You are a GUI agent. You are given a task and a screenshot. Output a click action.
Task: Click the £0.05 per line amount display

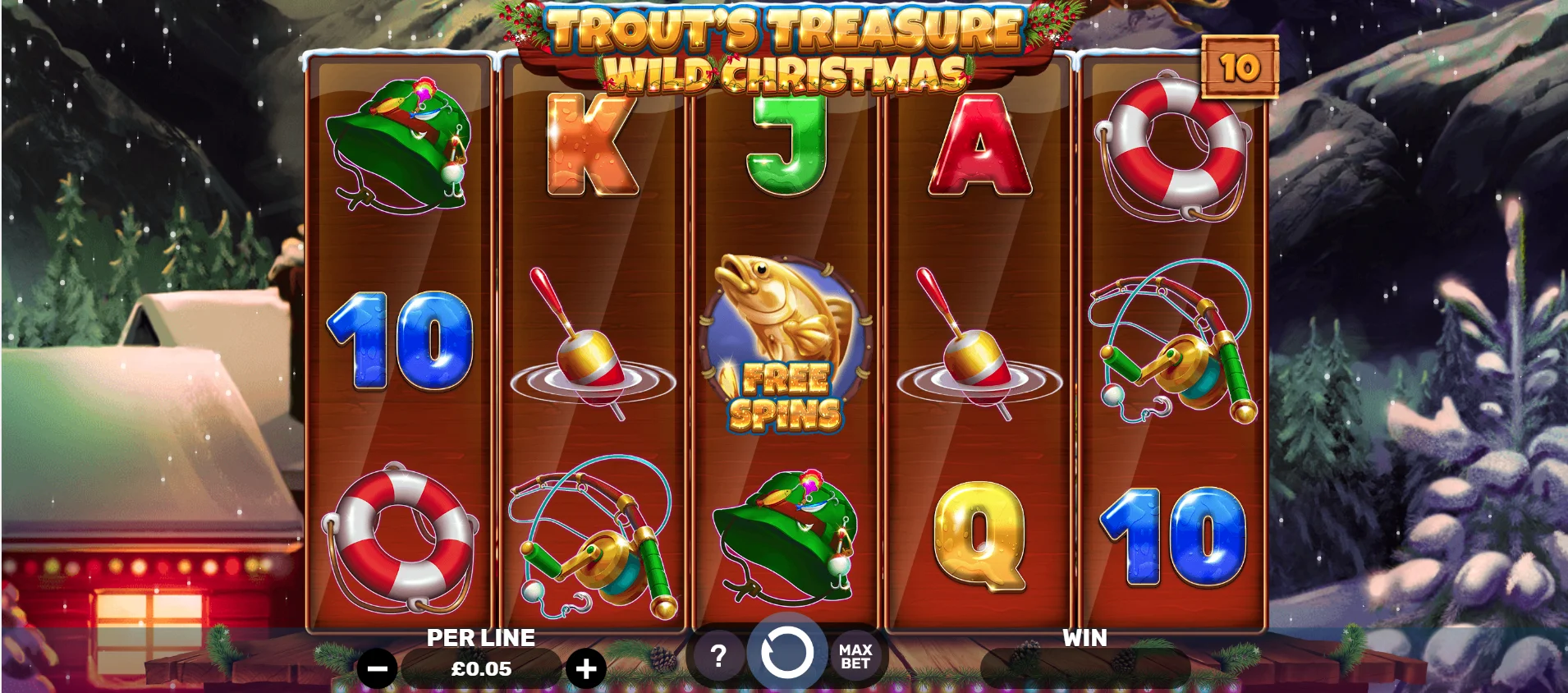(x=481, y=668)
